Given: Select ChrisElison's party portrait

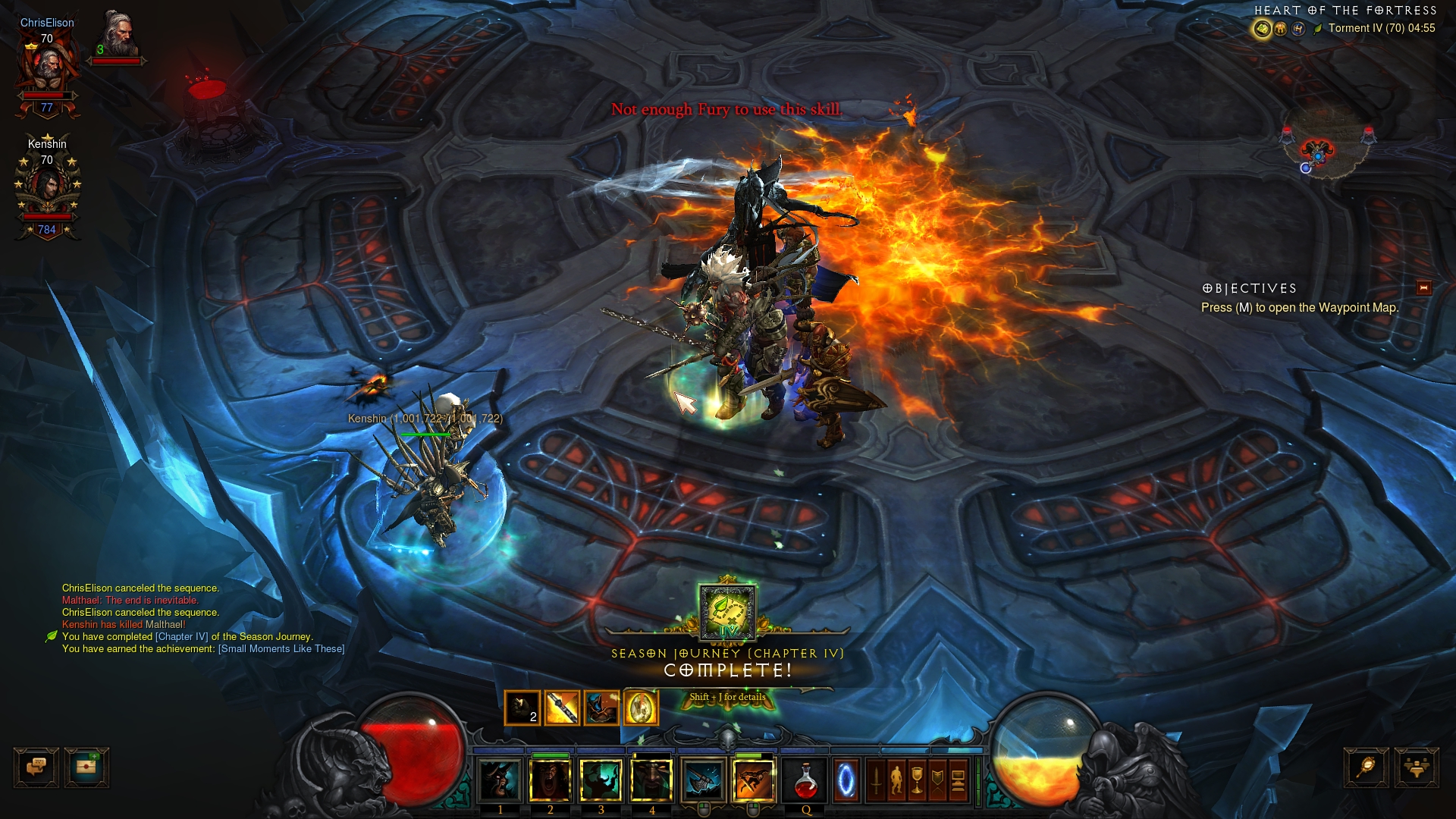Looking at the screenshot, I should [x=47, y=68].
